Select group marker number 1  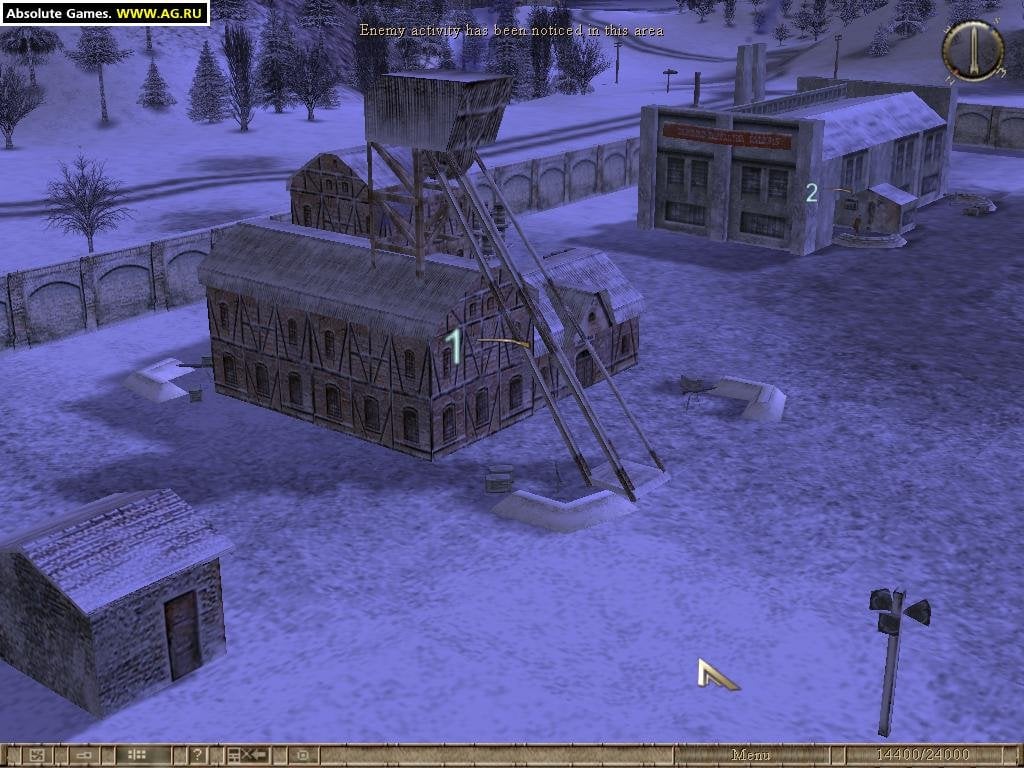tap(455, 347)
